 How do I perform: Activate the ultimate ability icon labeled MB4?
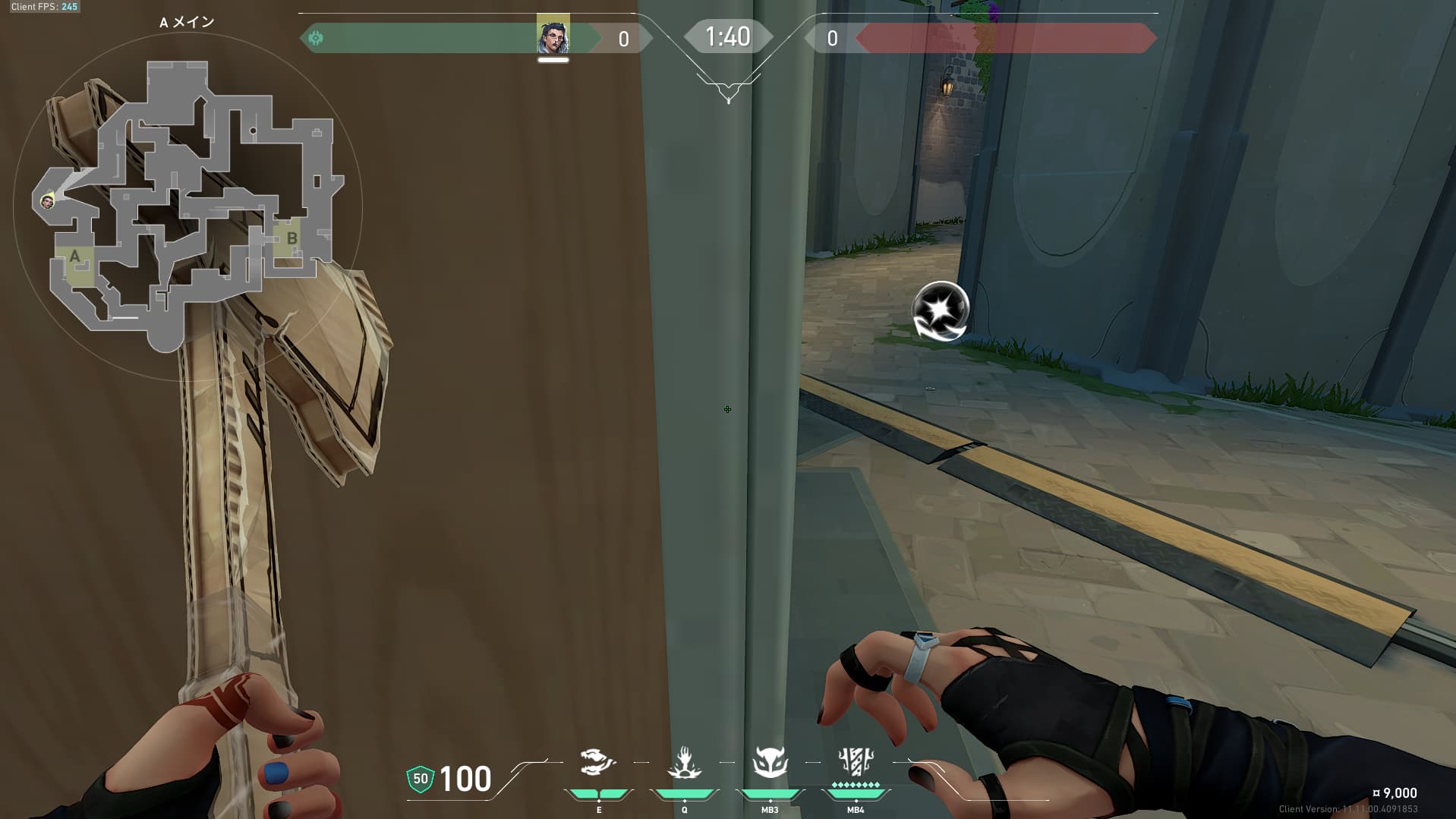[856, 761]
